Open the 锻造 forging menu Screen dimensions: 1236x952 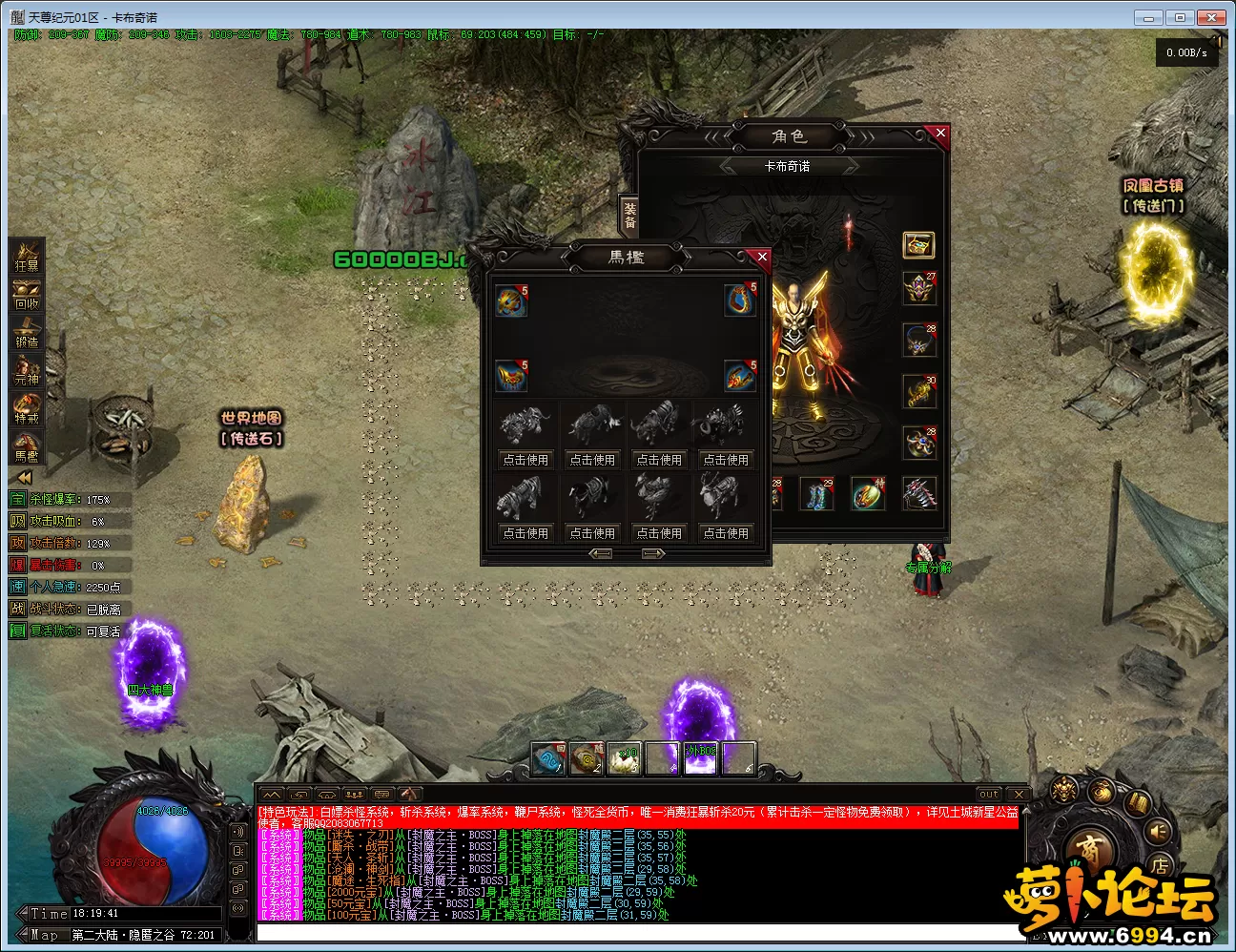pyautogui.click(x=27, y=334)
